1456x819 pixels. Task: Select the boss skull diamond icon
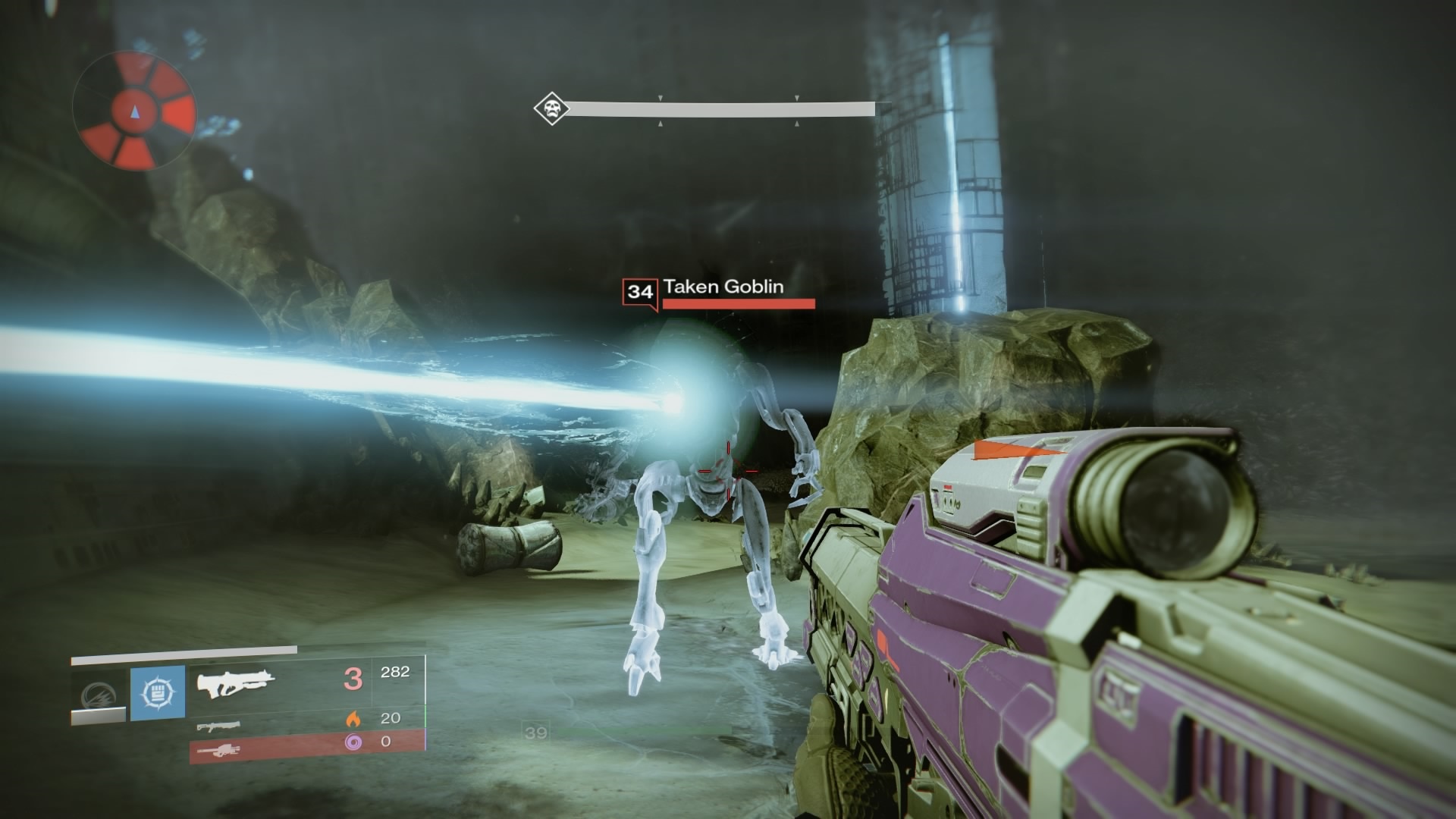551,109
